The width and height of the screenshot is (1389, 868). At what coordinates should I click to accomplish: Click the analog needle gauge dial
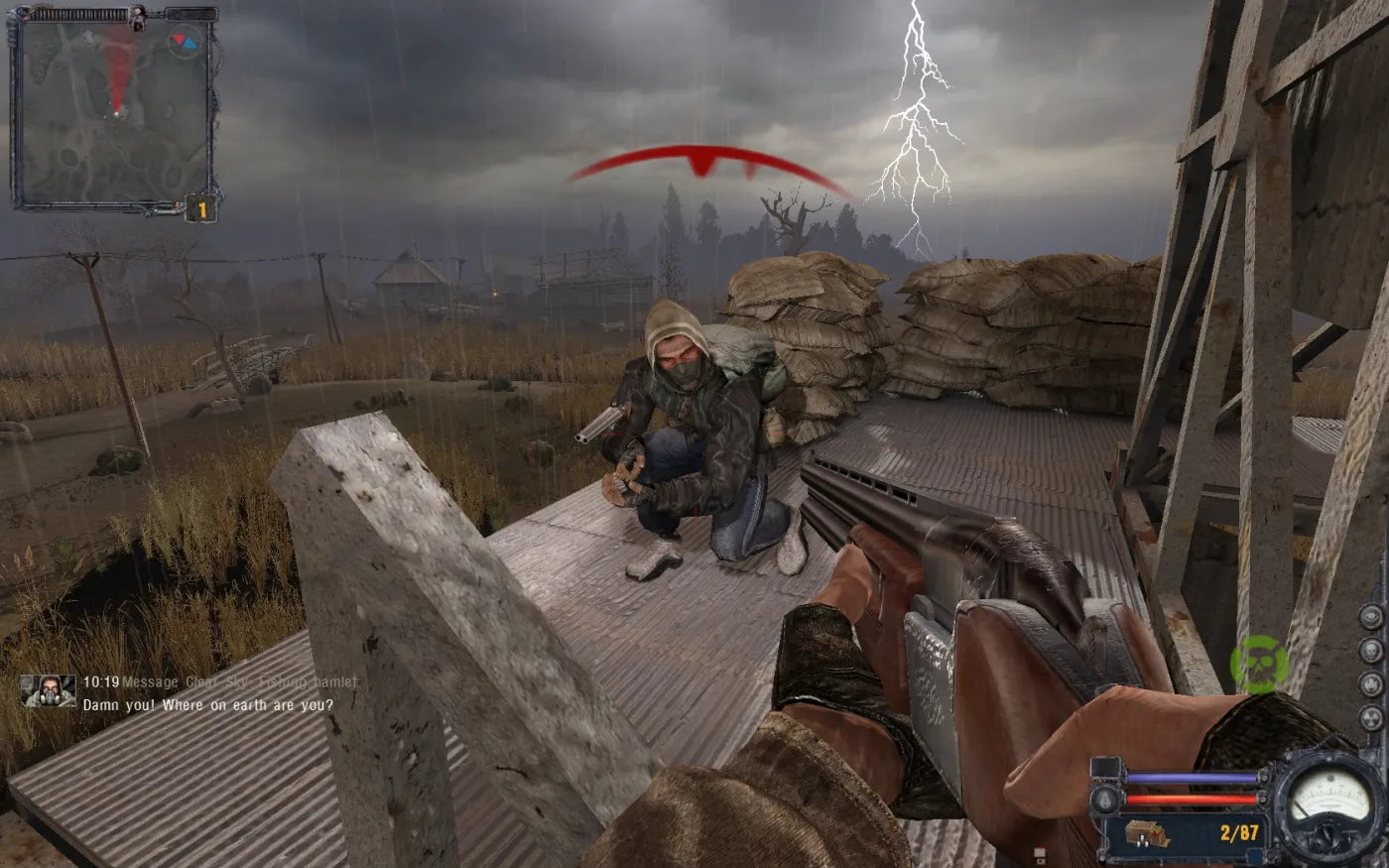1328,800
